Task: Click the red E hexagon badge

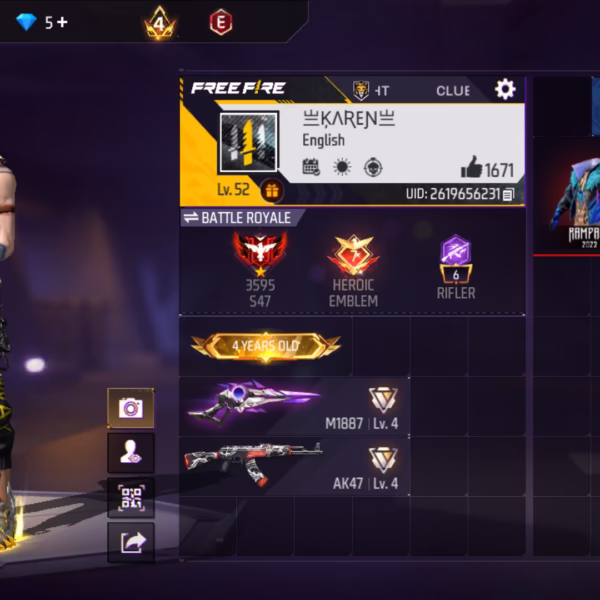Action: pyautogui.click(x=221, y=22)
